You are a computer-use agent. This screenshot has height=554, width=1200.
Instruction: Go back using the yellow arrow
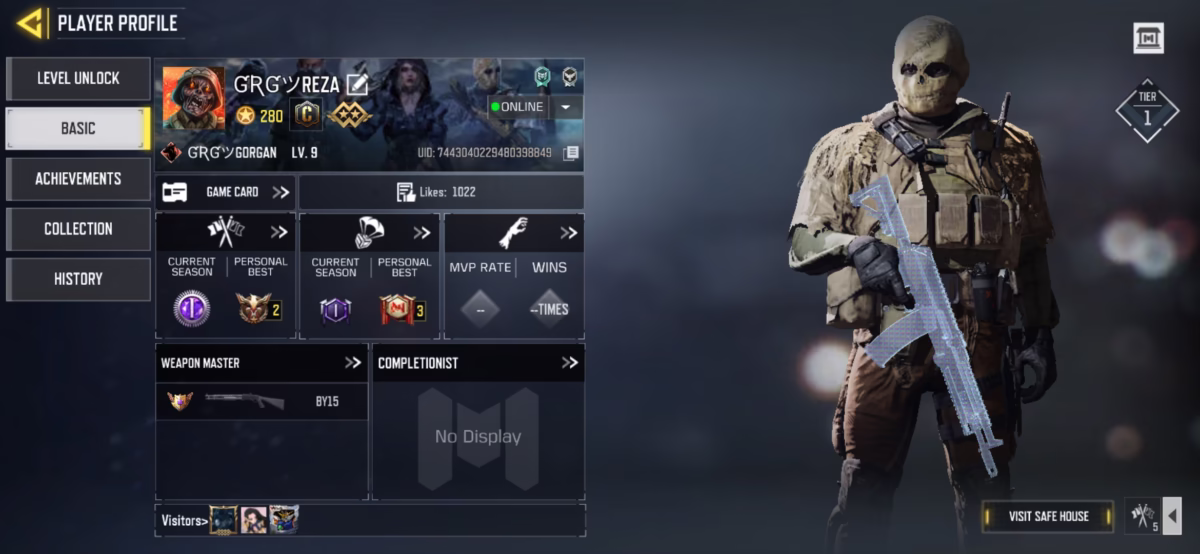(x=30, y=23)
